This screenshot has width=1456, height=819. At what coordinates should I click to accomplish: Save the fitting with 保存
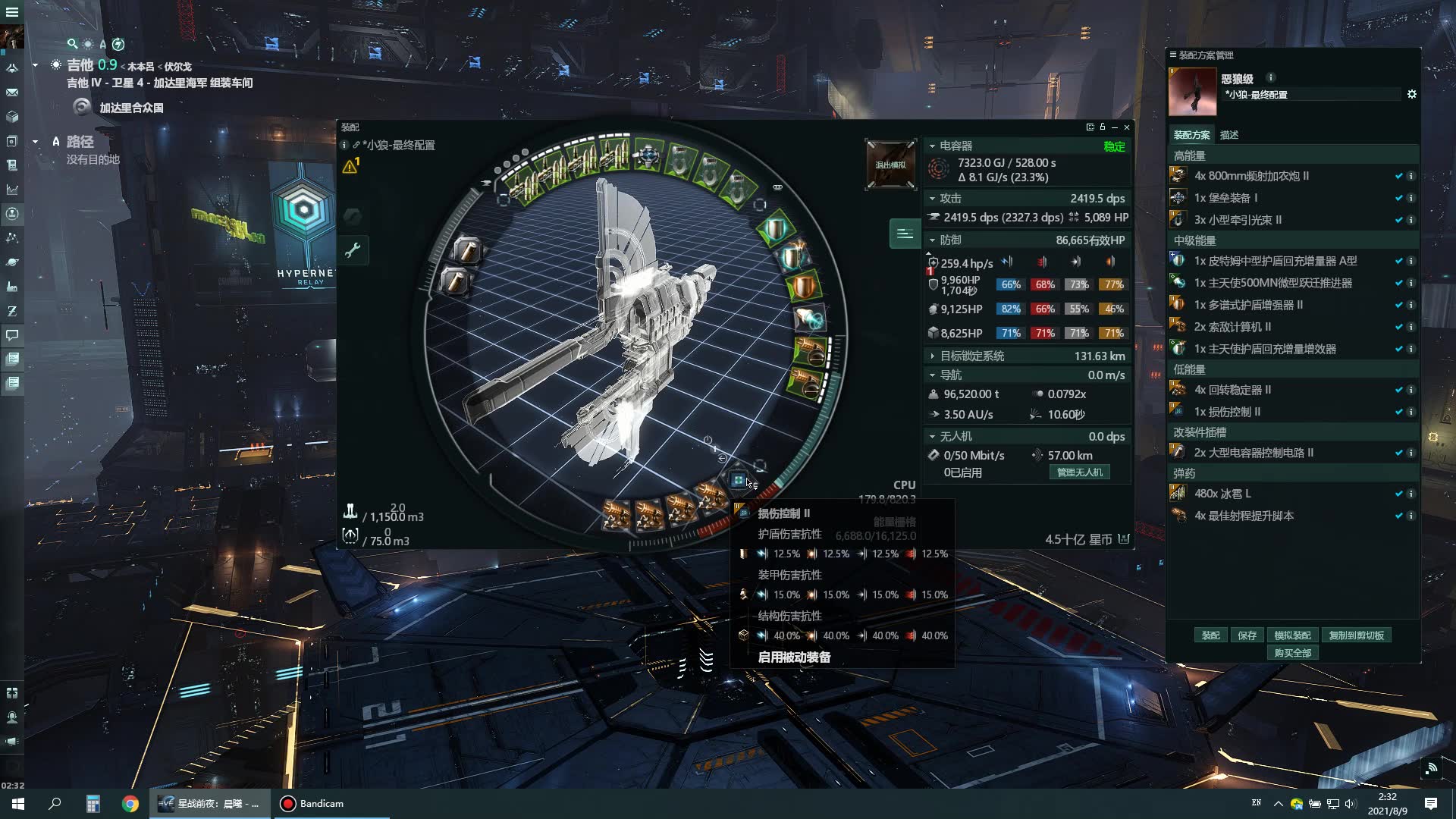1247,635
